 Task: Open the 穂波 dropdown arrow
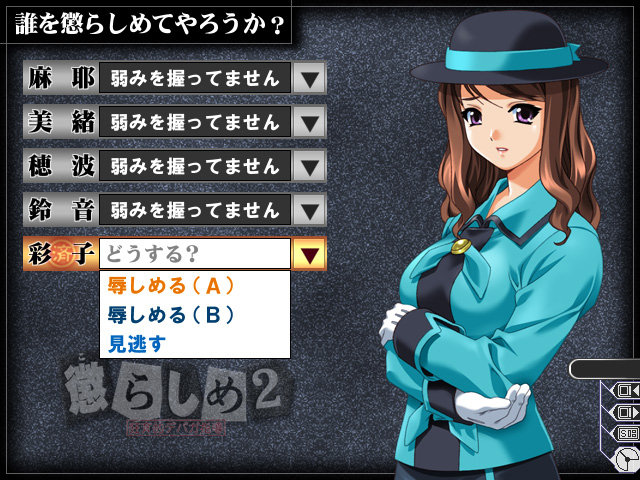[310, 166]
